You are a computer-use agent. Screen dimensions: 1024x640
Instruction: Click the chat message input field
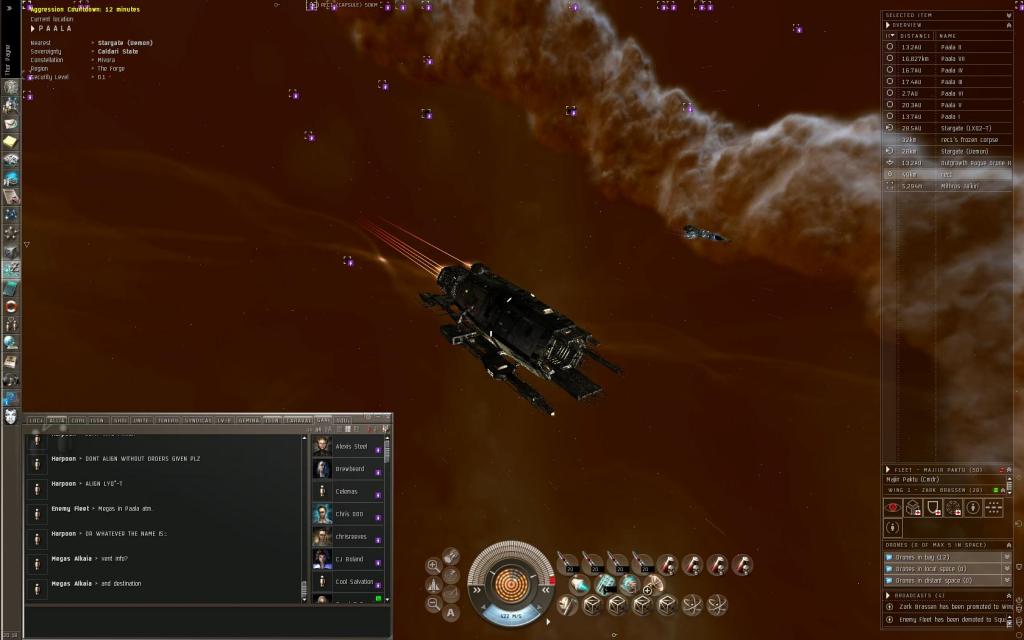tap(200, 620)
